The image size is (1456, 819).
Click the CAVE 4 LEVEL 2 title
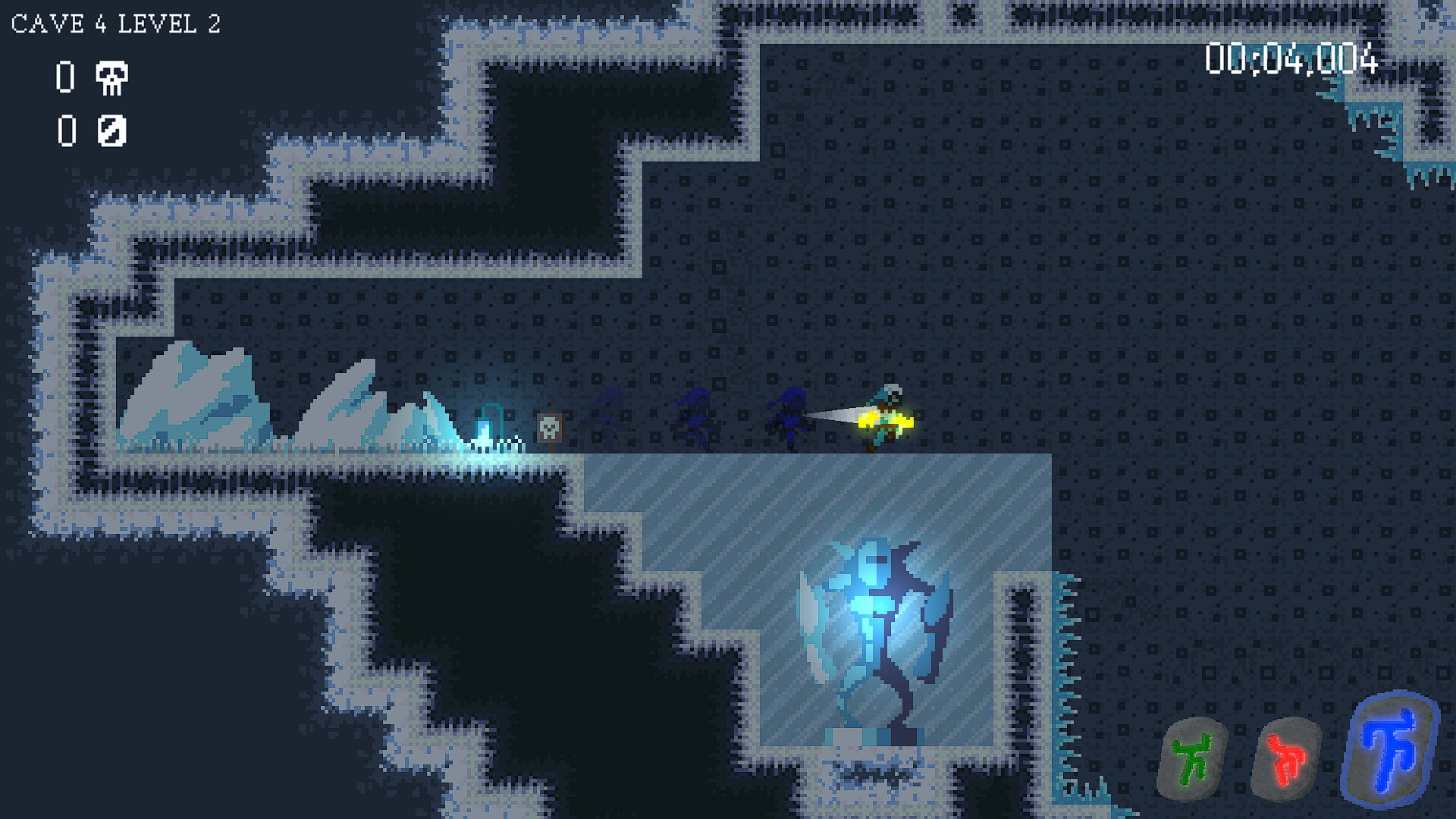(x=115, y=24)
